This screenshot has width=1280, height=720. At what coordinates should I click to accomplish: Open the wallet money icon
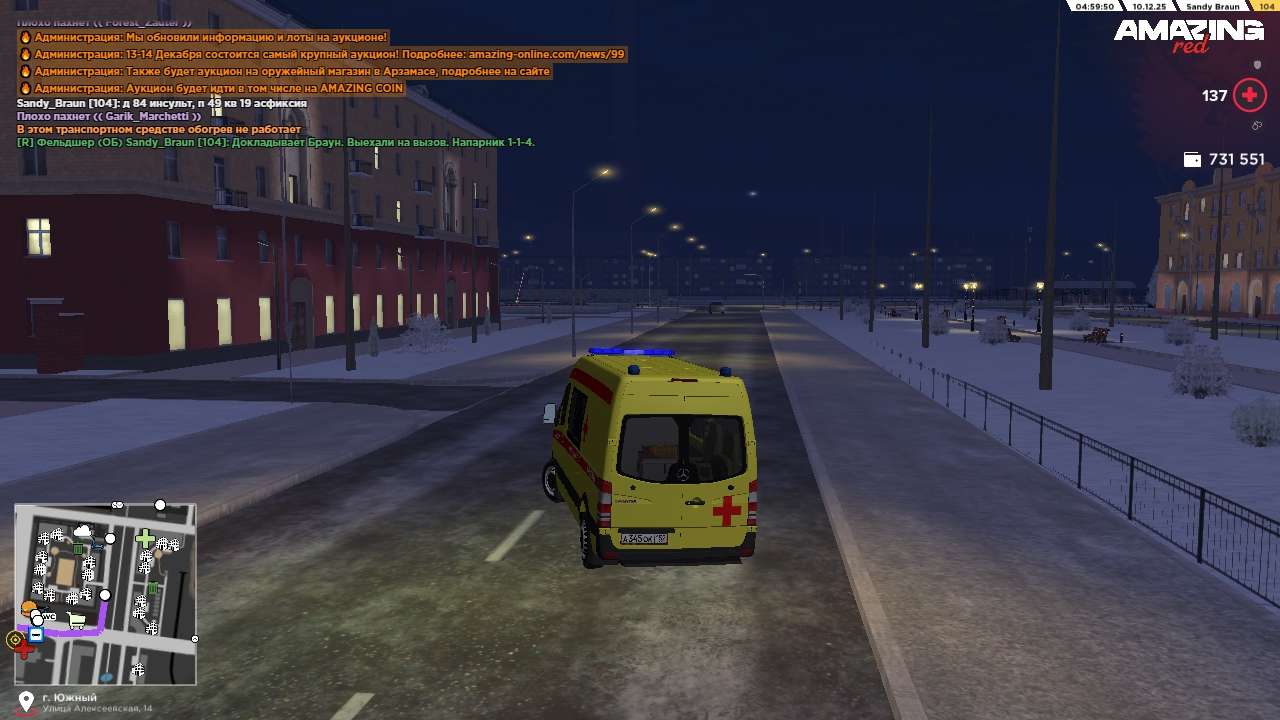[1192, 159]
